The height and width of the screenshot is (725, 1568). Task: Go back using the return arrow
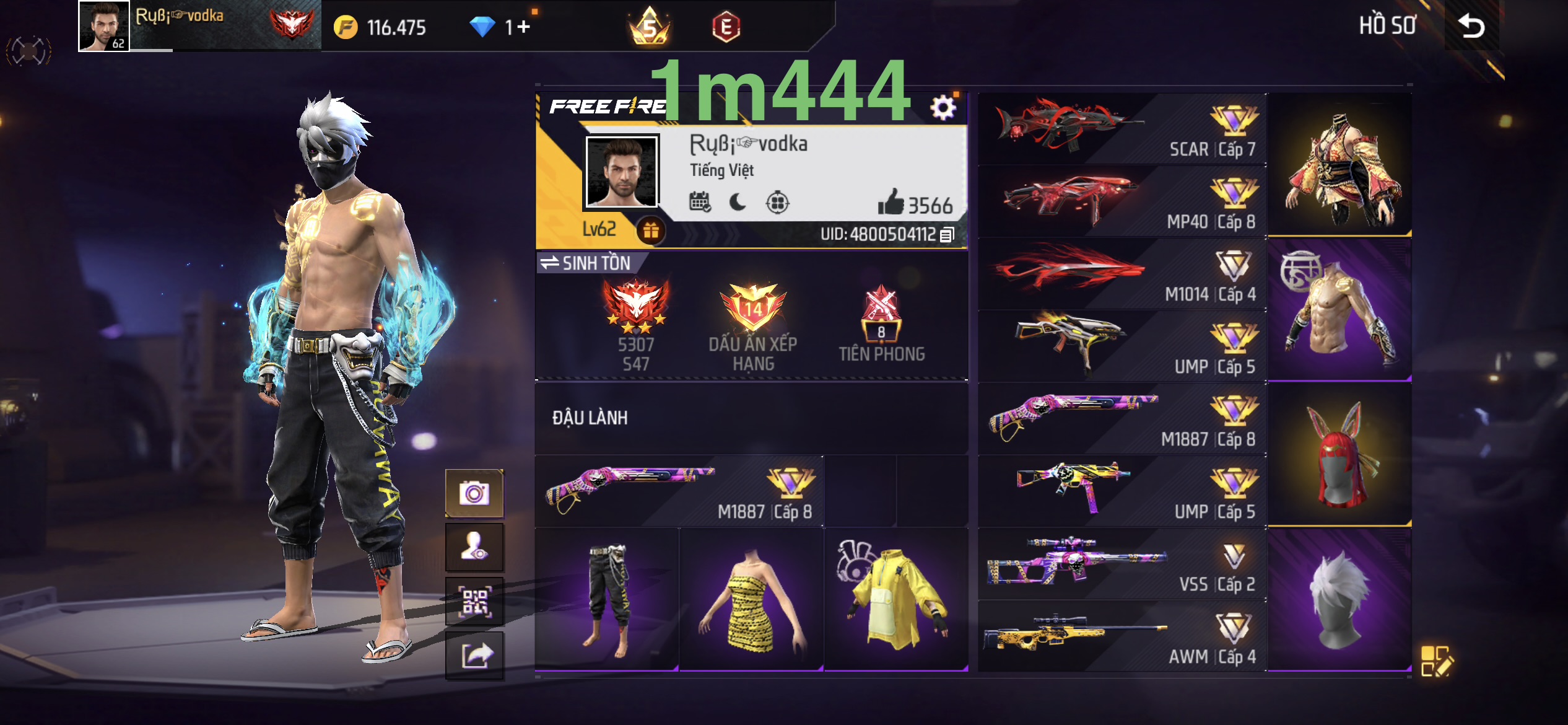[1471, 26]
